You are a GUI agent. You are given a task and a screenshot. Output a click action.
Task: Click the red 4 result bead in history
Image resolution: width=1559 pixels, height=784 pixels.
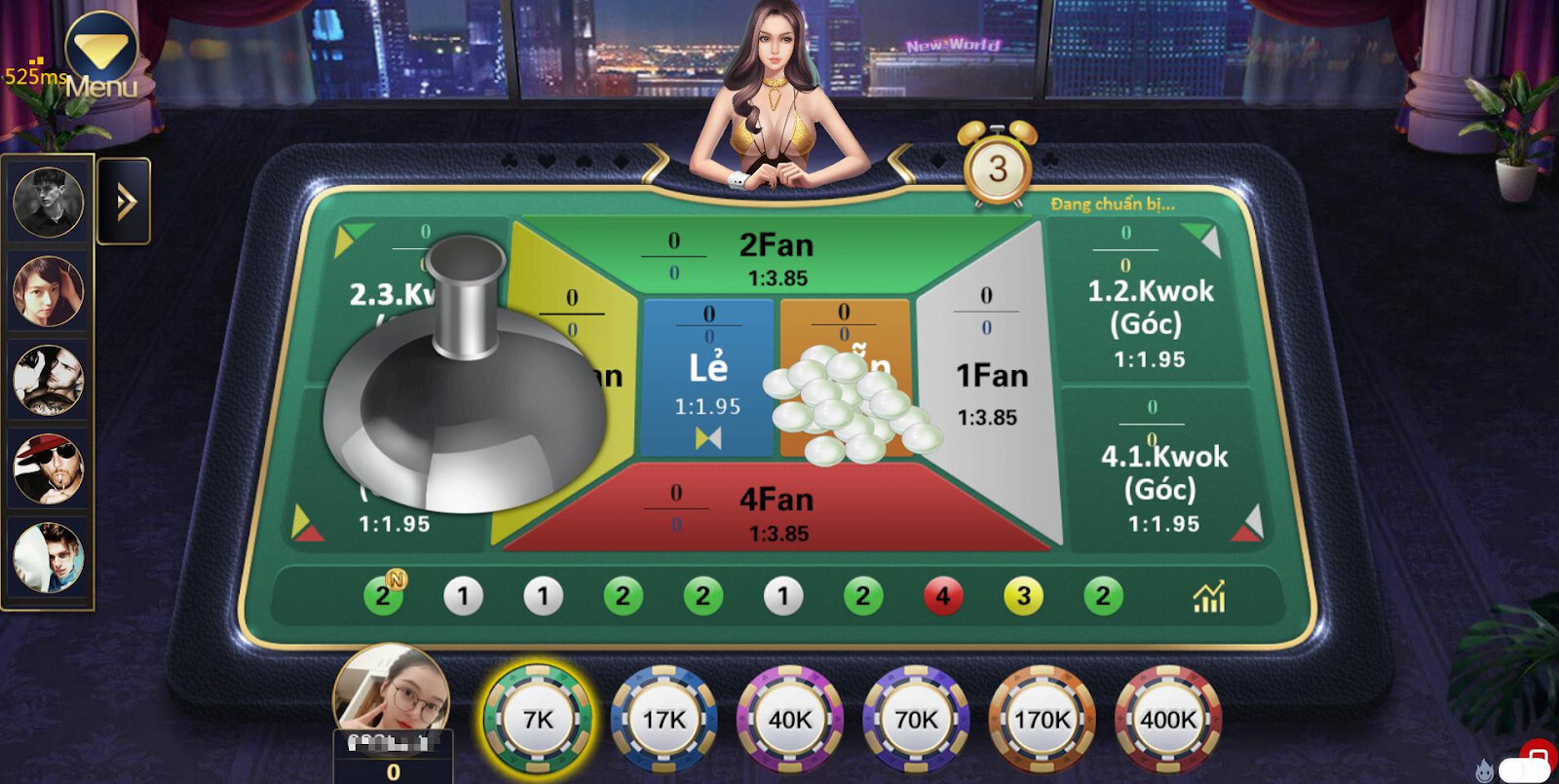point(941,594)
